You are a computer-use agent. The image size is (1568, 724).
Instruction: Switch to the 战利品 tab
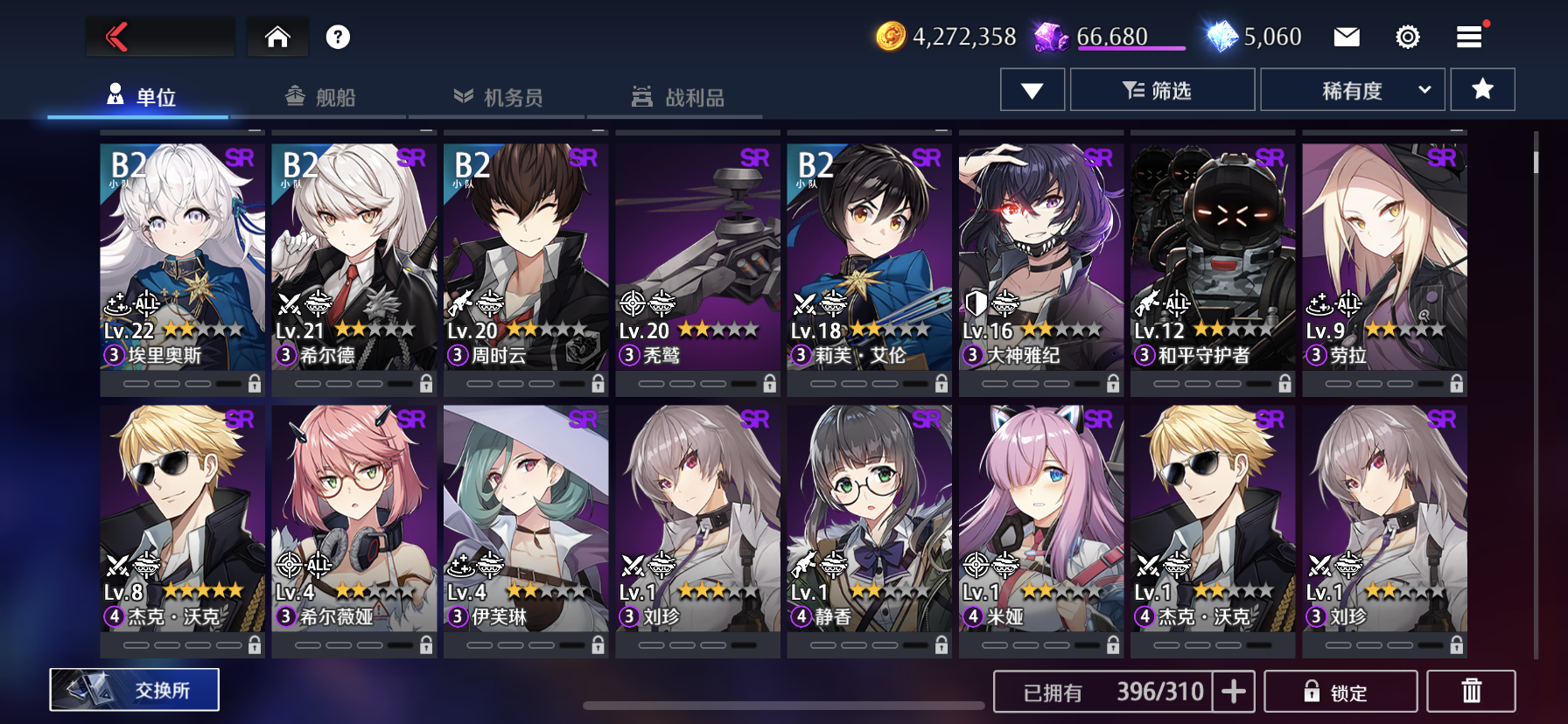[x=682, y=97]
